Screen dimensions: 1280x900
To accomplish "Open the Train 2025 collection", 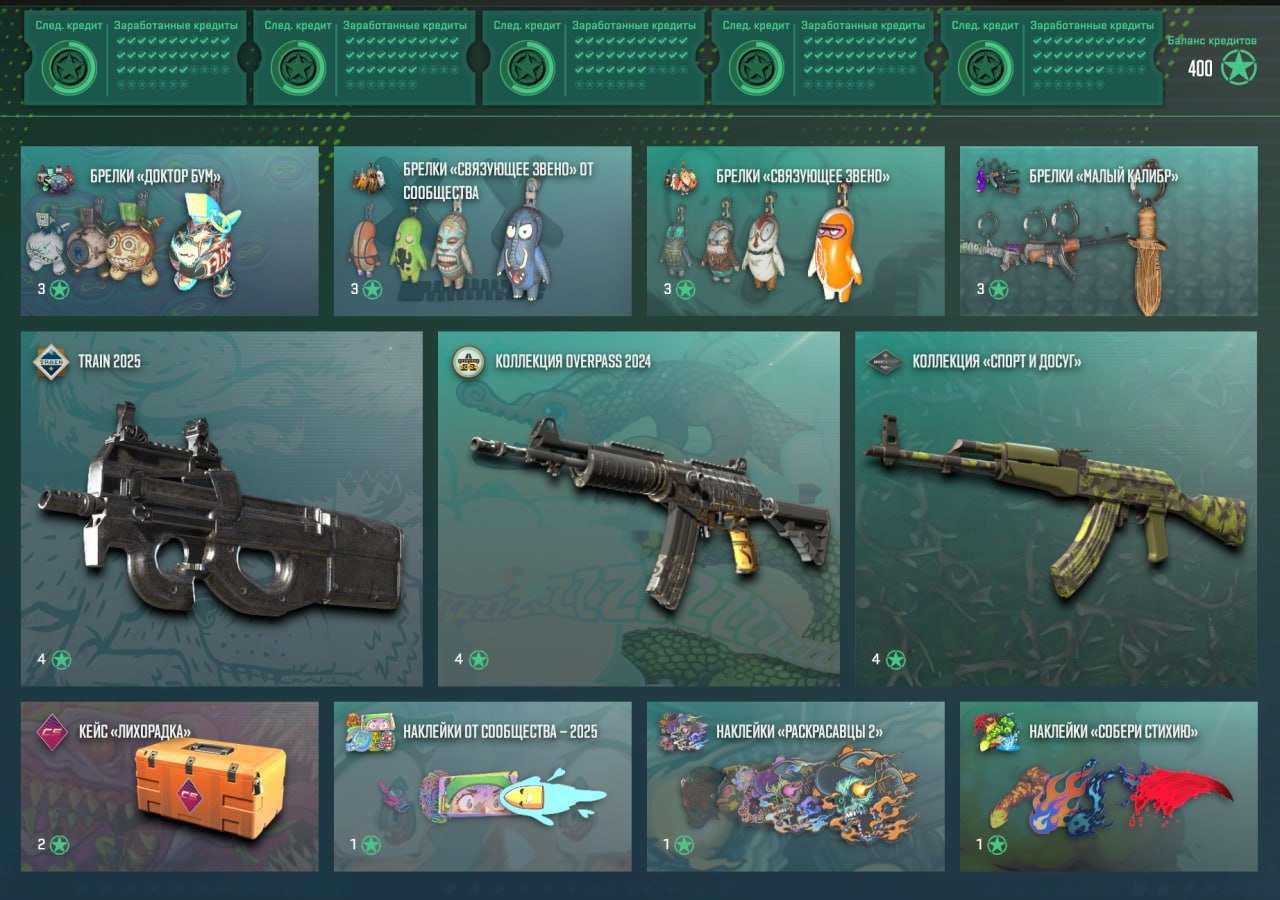I will tap(221, 509).
